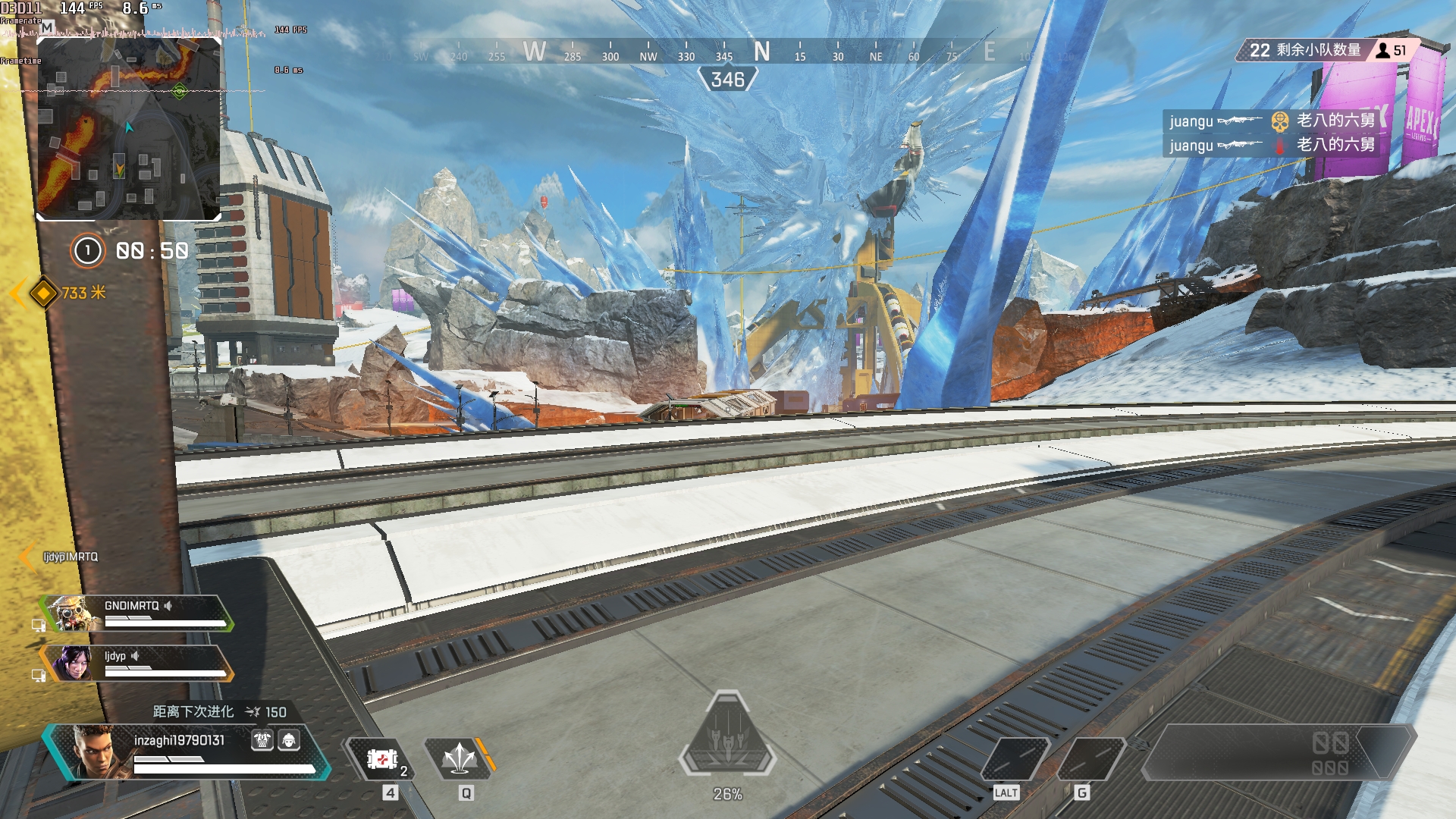This screenshot has width=1456, height=819.
Task: Select the yellow diamond waypoint marker
Action: tap(44, 293)
